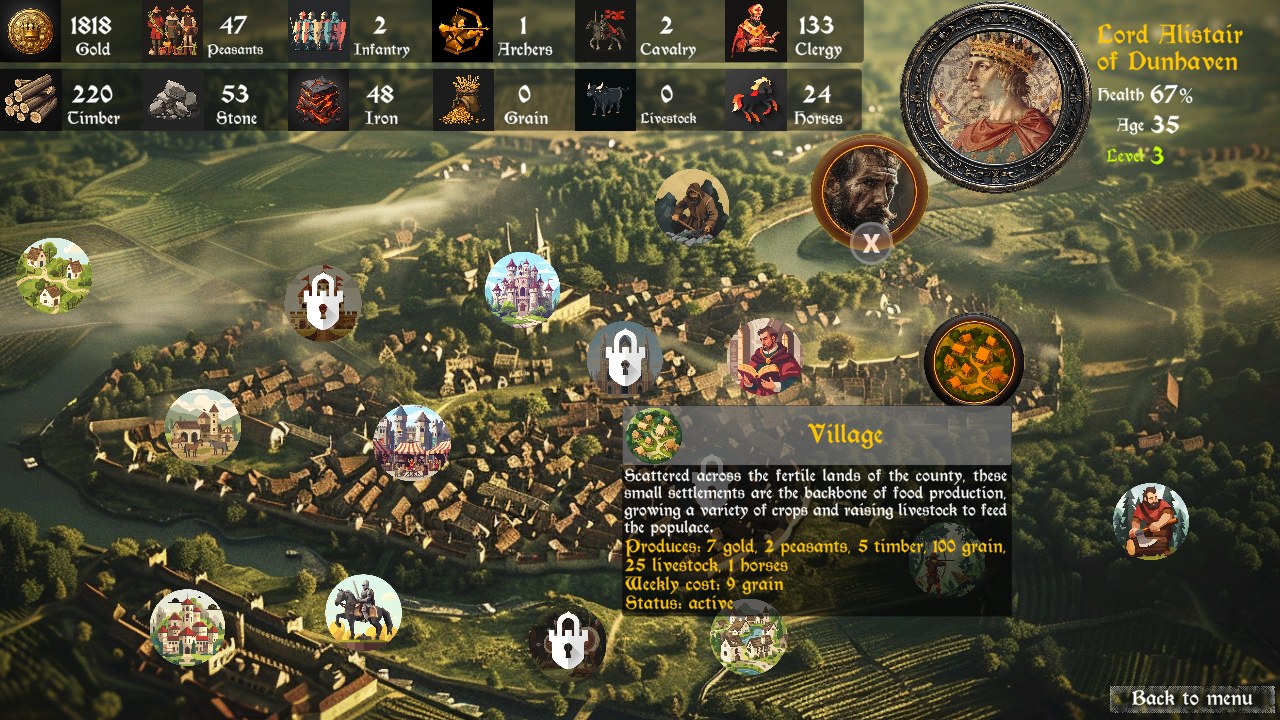Dismiss the bearded advisor with the X
The height and width of the screenshot is (720, 1280).
point(871,241)
